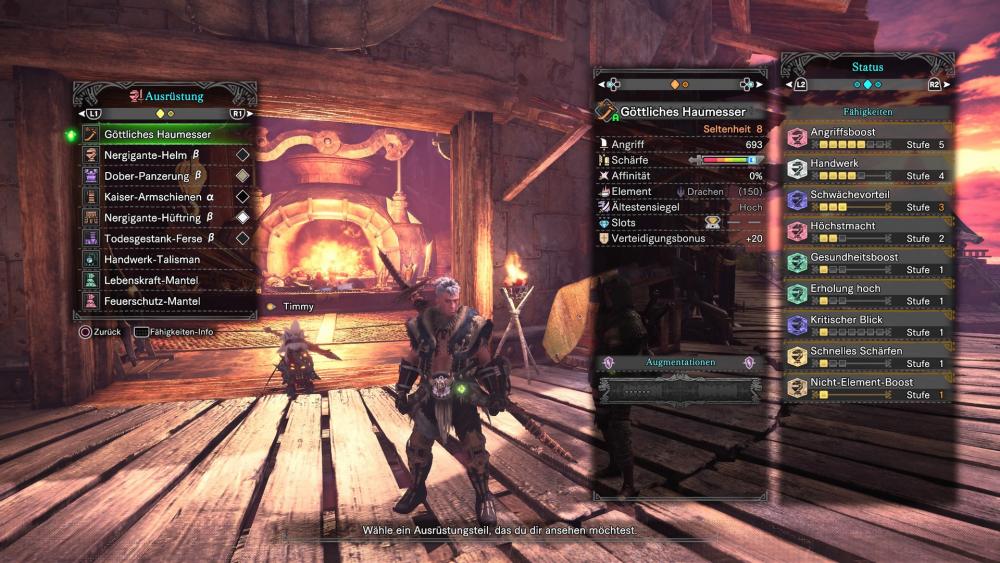1000x563 pixels.
Task: Select the Handwerk skill in Status
Action: [866, 168]
